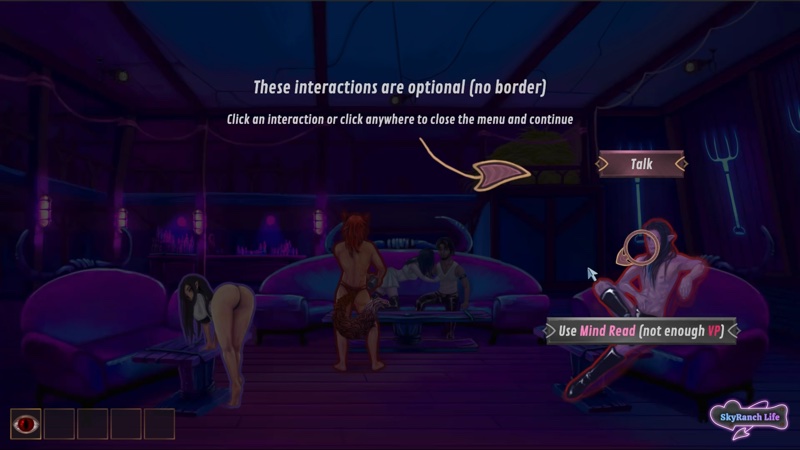Click the red eye ability slot
This screenshot has width=800, height=450.
point(26,423)
